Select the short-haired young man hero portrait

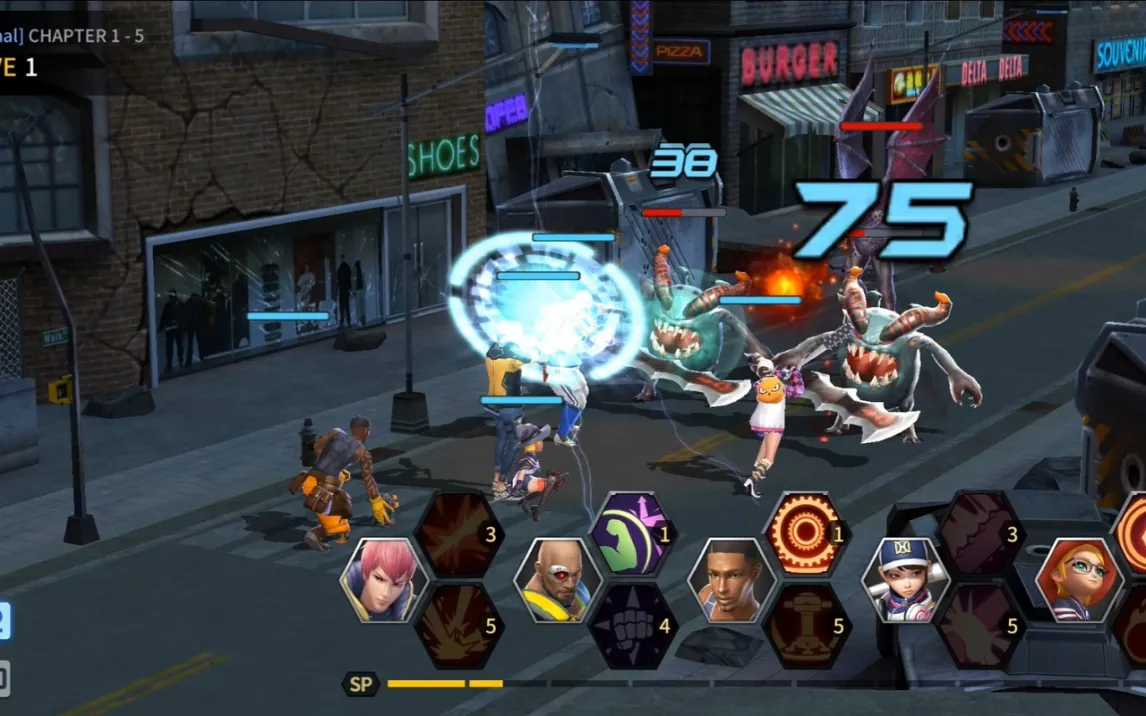pos(732,581)
